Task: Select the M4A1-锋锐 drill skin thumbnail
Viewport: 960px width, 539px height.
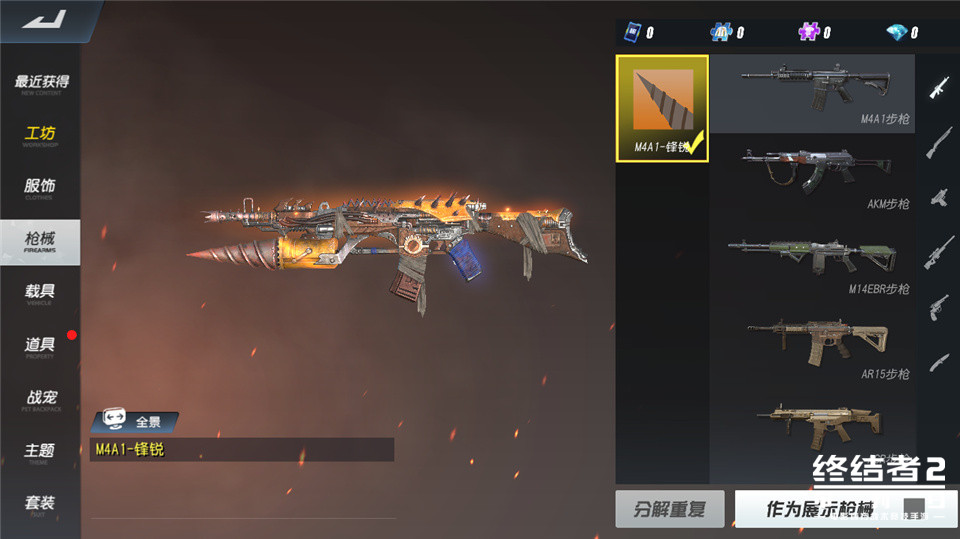Action: [662, 108]
